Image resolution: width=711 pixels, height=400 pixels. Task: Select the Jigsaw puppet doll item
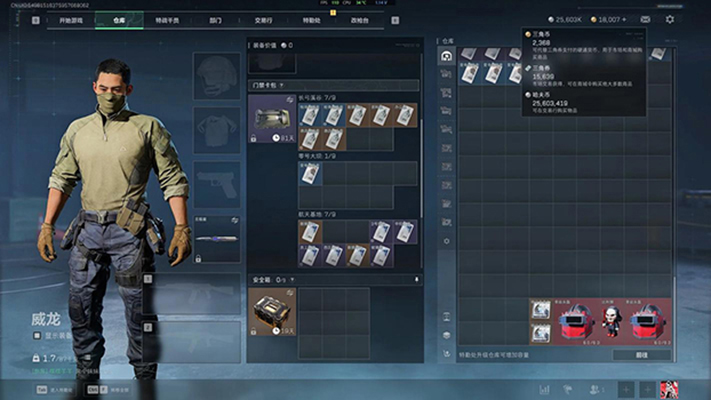611,321
